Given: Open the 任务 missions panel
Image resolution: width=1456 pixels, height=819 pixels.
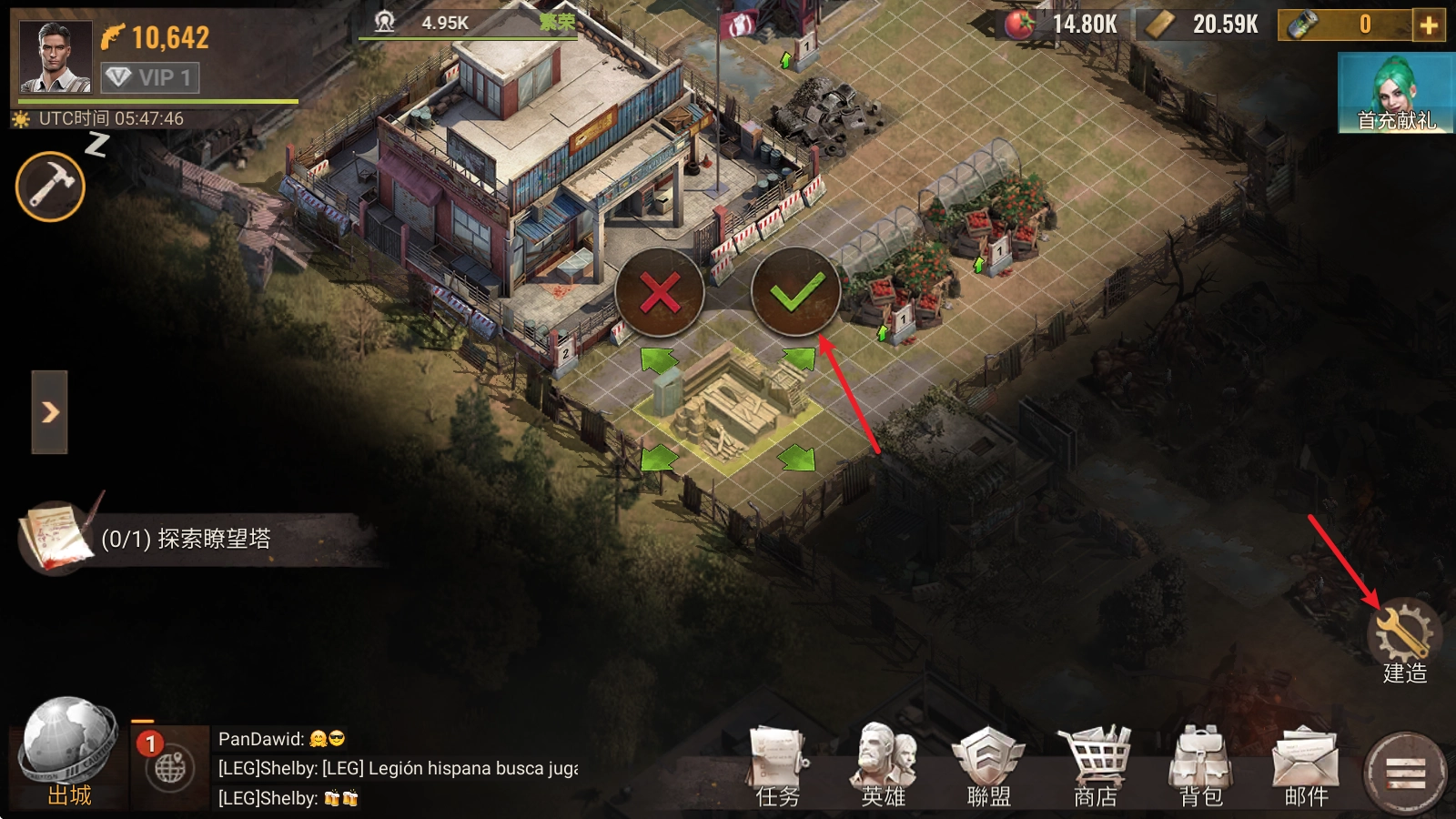Looking at the screenshot, I should click(x=777, y=767).
